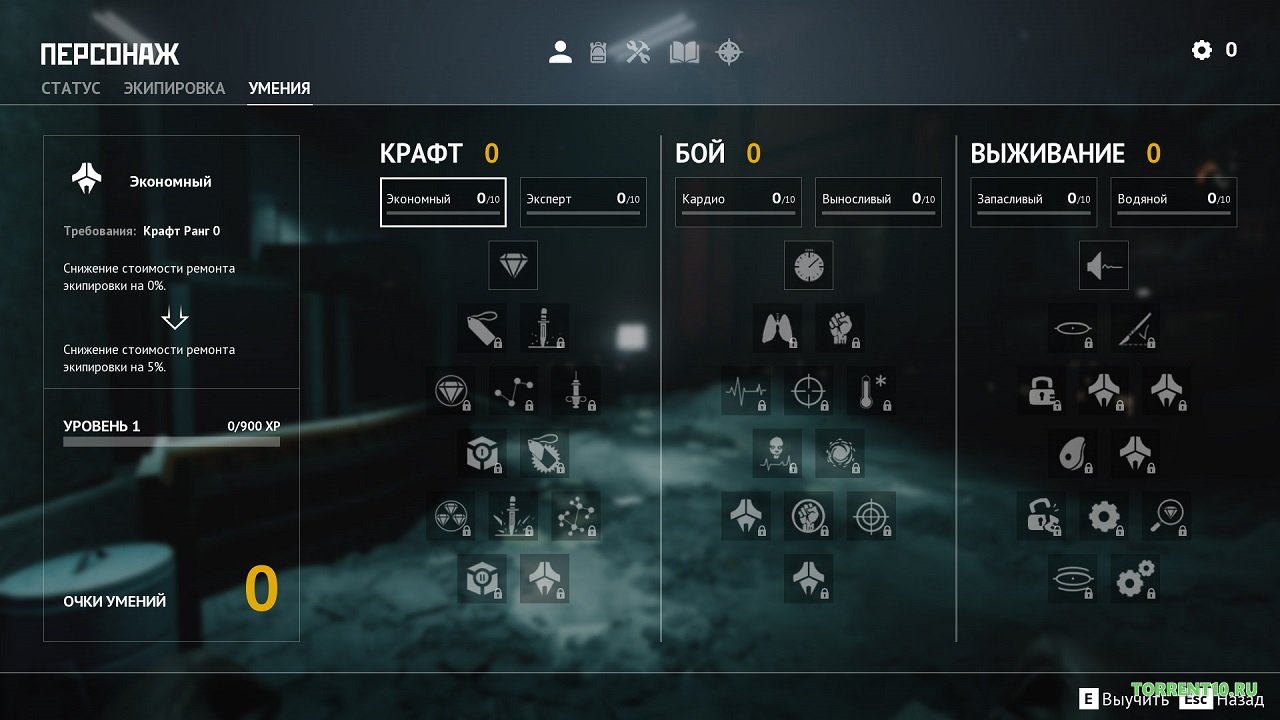Select the locked lungs skill icon
Viewport: 1280px width, 720px height.
(x=777, y=328)
